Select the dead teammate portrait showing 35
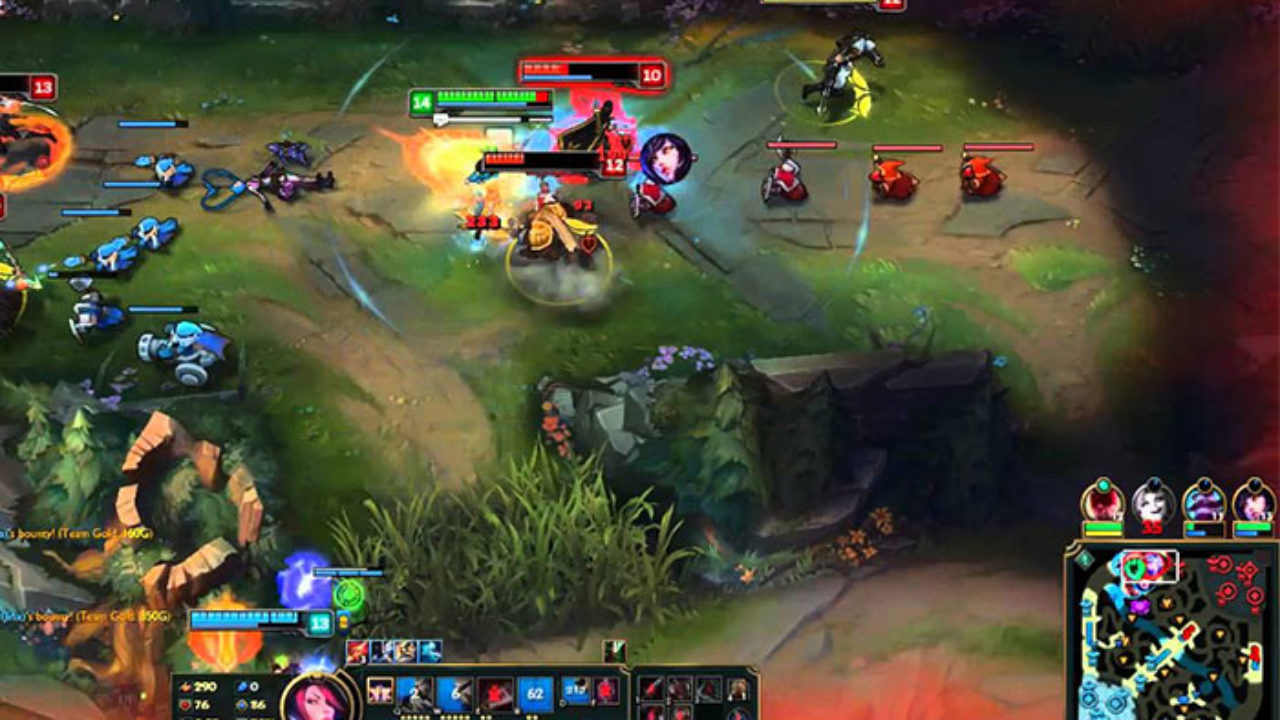1280x720 pixels. coord(1154,502)
